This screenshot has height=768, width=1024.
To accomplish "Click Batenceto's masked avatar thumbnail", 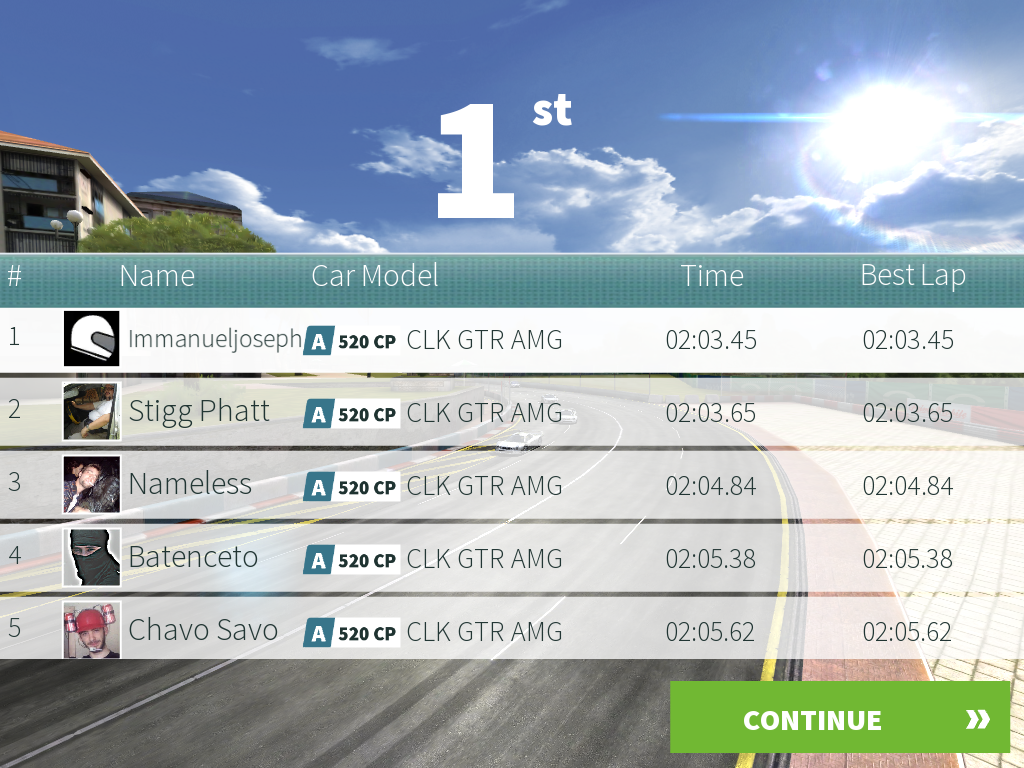I will pyautogui.click(x=92, y=557).
